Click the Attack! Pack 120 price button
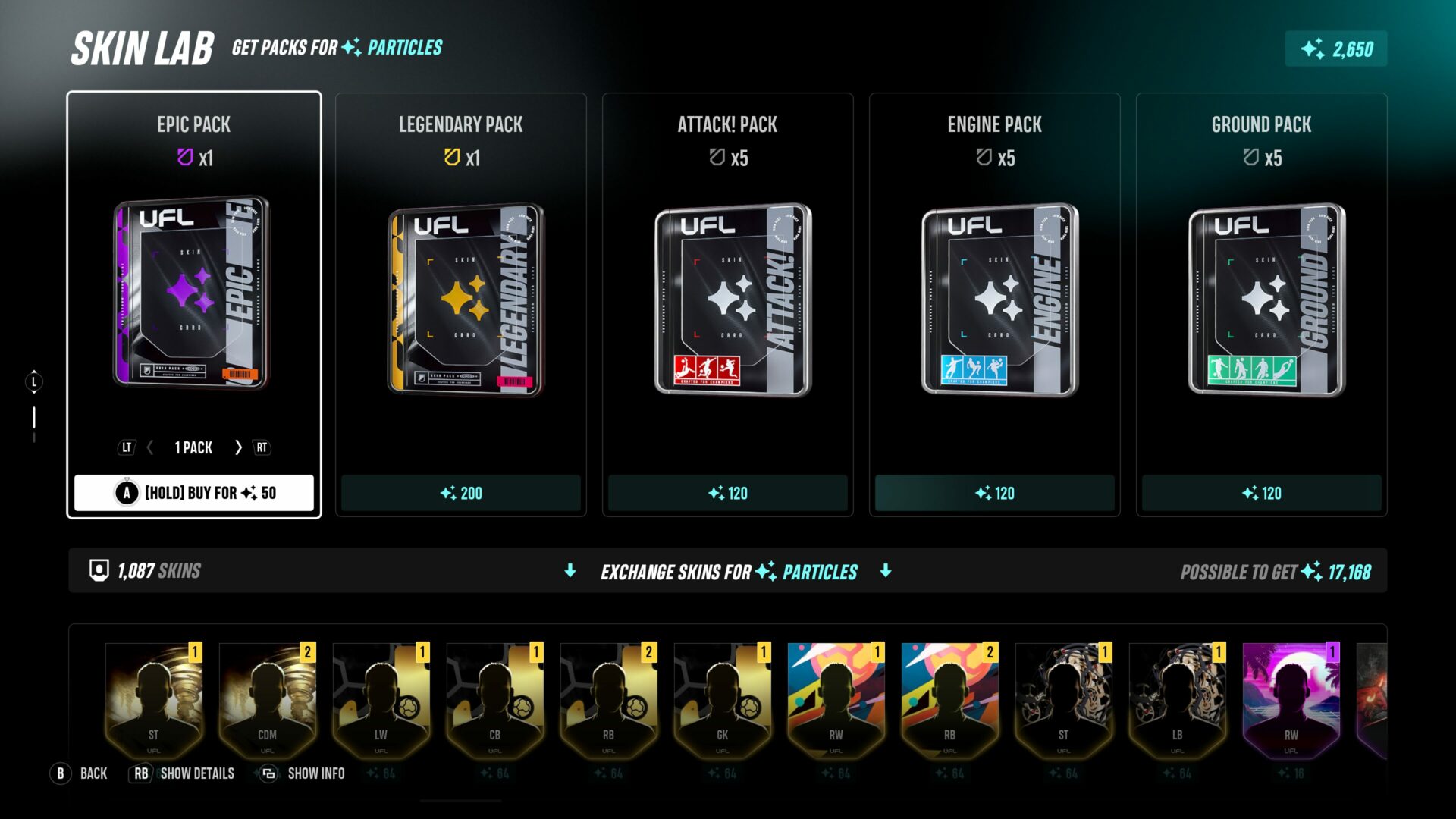Screen dimensions: 1456x819 (x=727, y=493)
